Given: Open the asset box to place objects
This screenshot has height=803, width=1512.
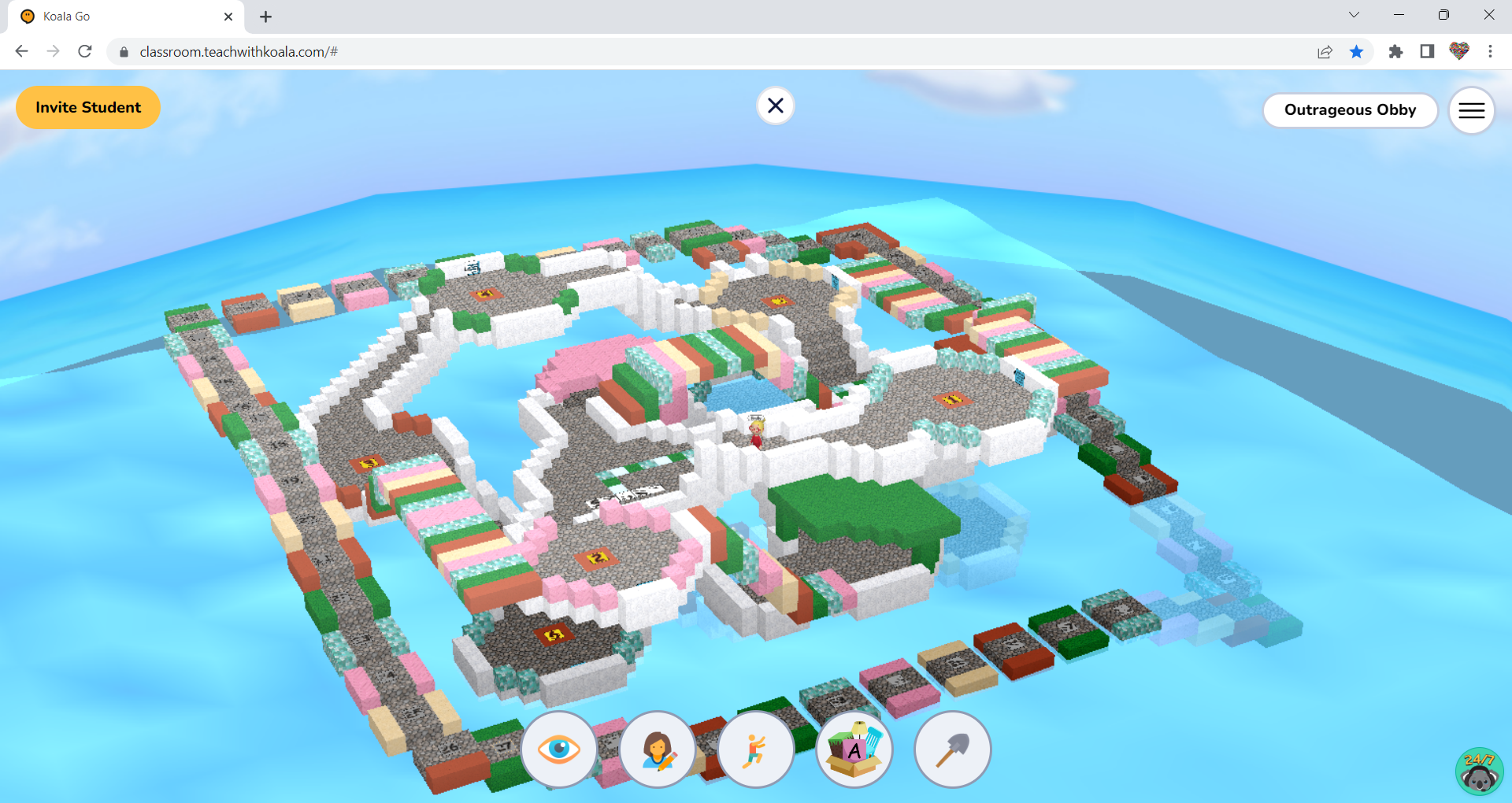Looking at the screenshot, I should pyautogui.click(x=854, y=749).
